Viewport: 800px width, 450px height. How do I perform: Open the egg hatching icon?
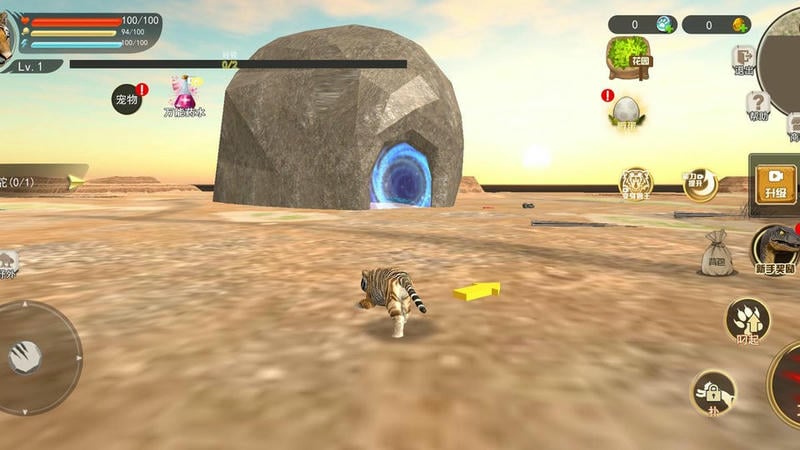(x=626, y=111)
